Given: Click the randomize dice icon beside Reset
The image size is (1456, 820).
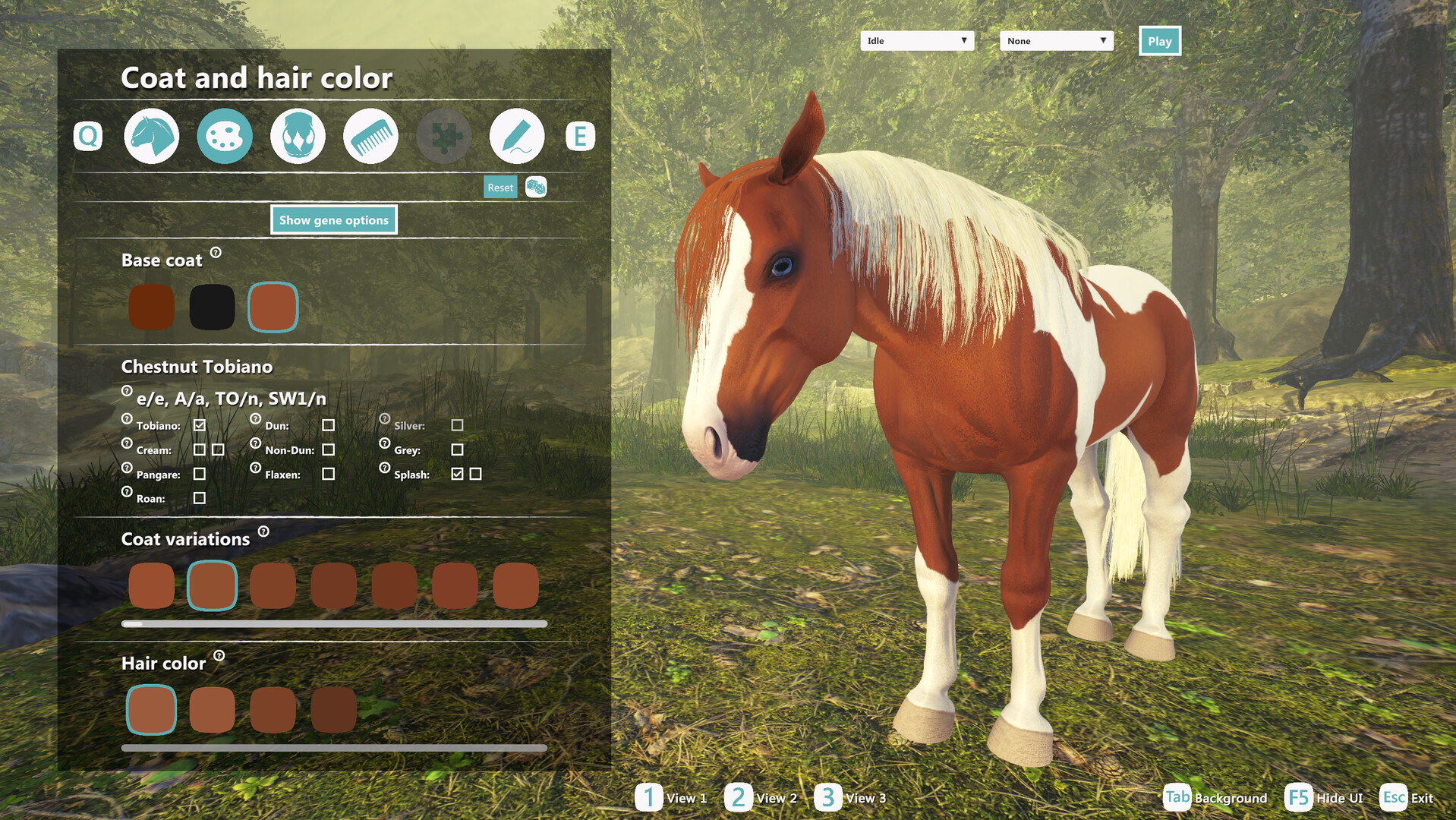Looking at the screenshot, I should (x=536, y=187).
